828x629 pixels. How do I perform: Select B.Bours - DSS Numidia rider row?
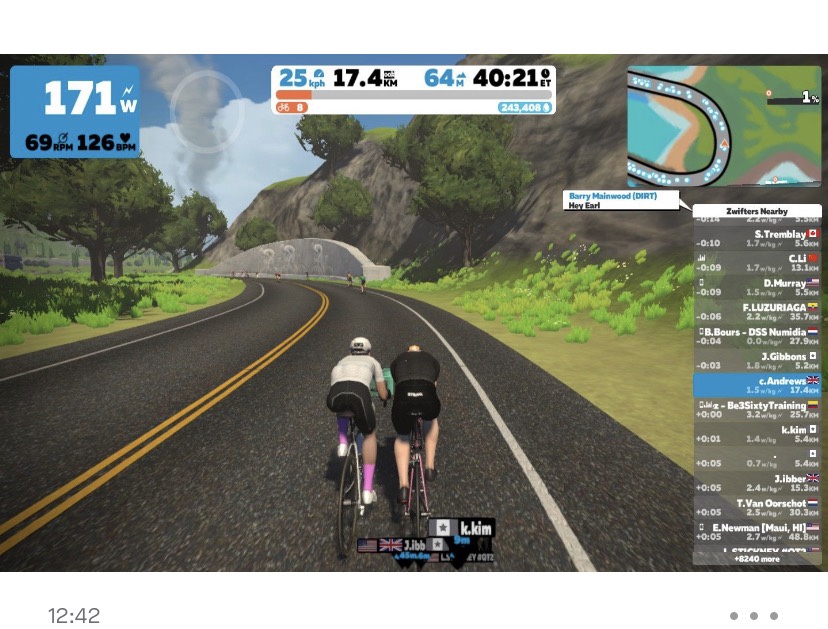point(757,336)
